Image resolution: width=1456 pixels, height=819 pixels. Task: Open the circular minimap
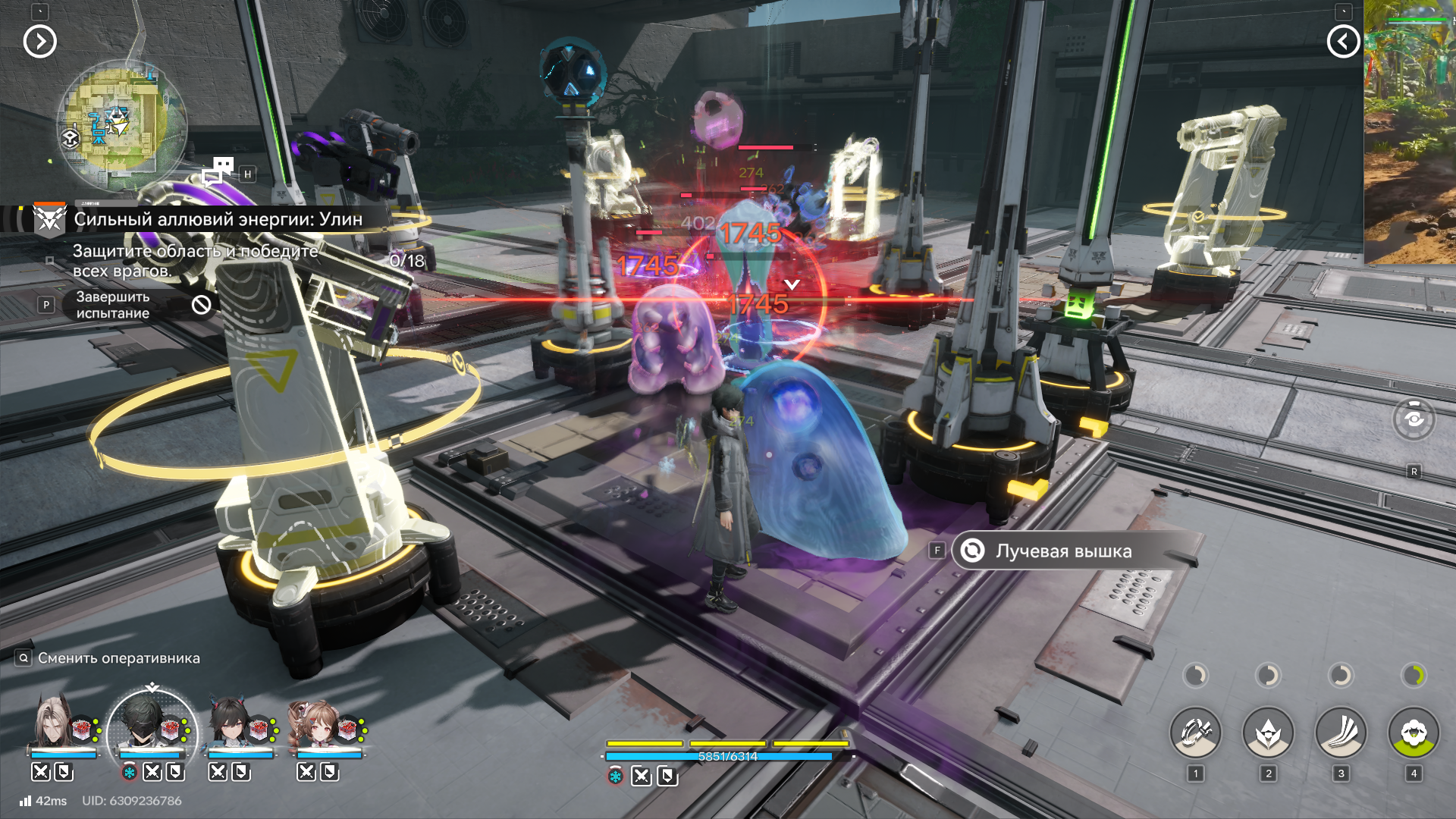pyautogui.click(x=121, y=125)
